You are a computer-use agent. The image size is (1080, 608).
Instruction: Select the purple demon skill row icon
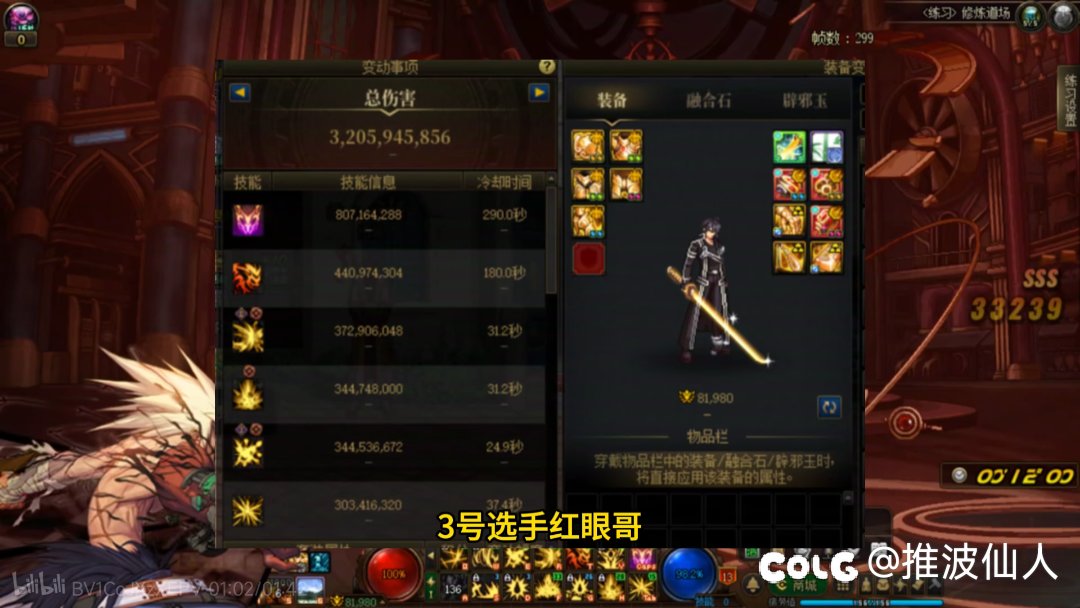click(247, 219)
